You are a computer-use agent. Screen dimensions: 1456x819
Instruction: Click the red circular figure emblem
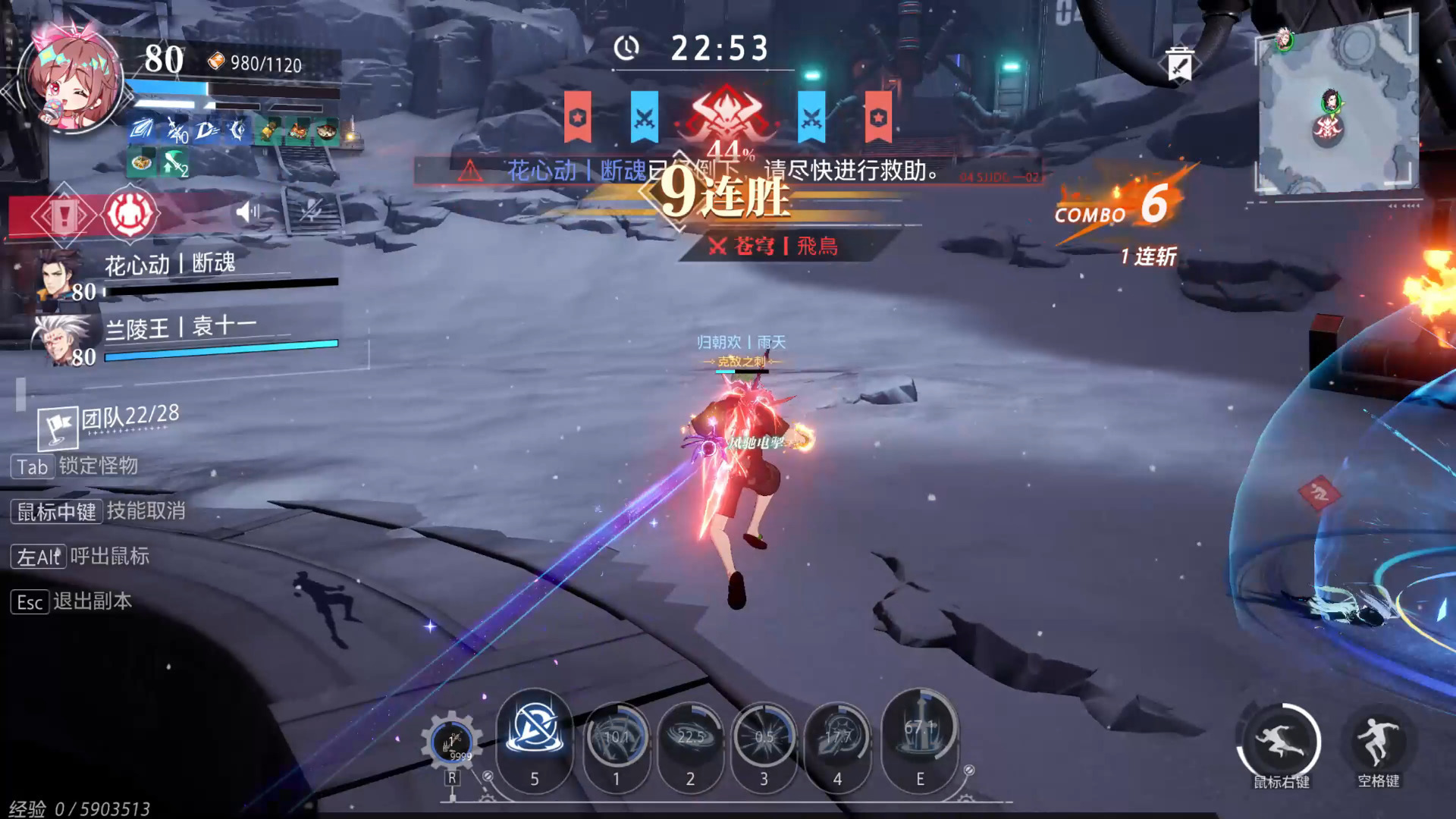pyautogui.click(x=130, y=215)
